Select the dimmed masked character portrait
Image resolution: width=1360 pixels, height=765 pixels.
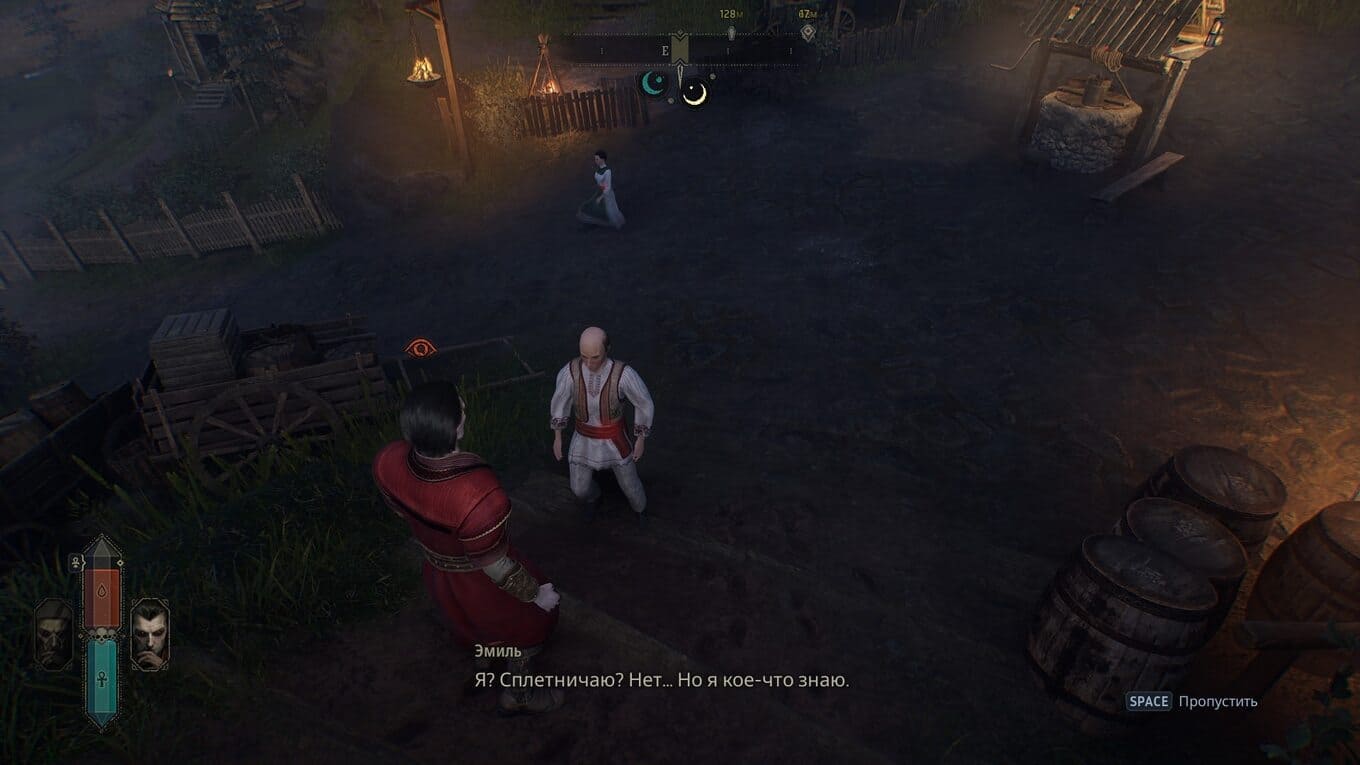click(x=53, y=633)
